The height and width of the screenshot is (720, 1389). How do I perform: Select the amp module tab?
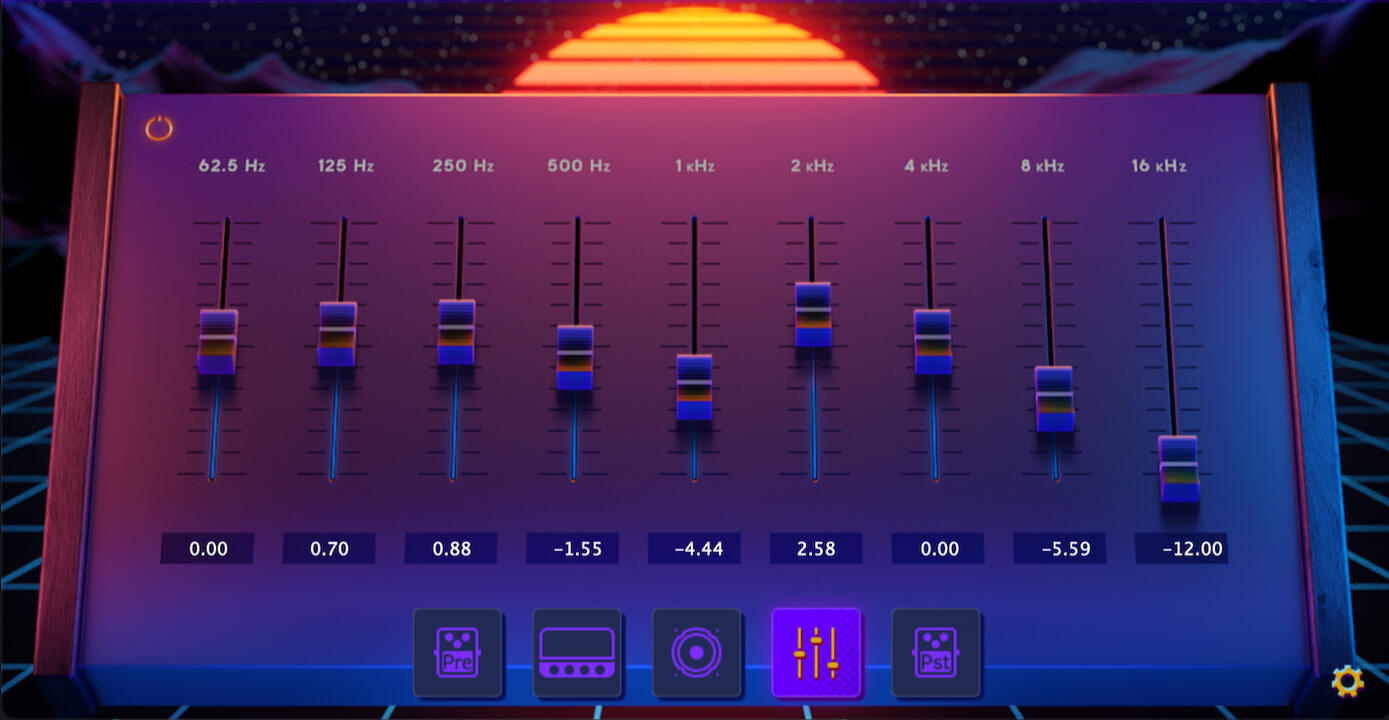coord(578,653)
